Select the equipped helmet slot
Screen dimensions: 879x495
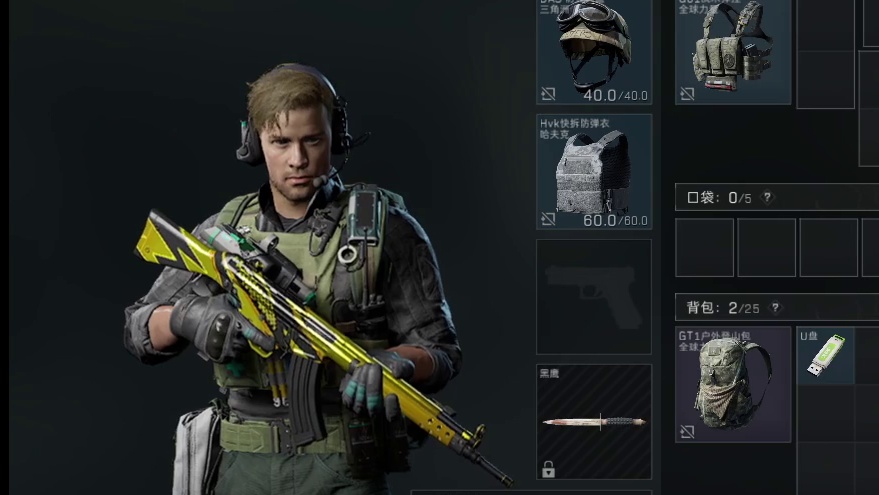click(x=594, y=52)
